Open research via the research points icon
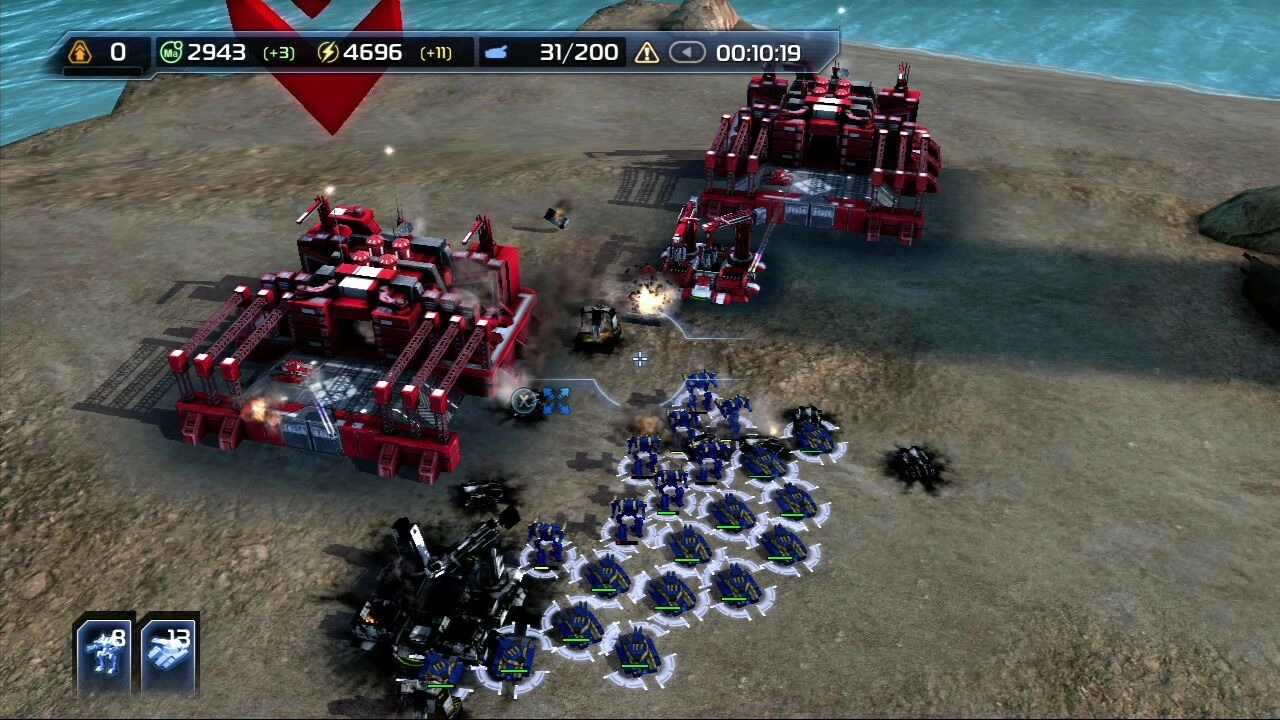 pyautogui.click(x=80, y=53)
